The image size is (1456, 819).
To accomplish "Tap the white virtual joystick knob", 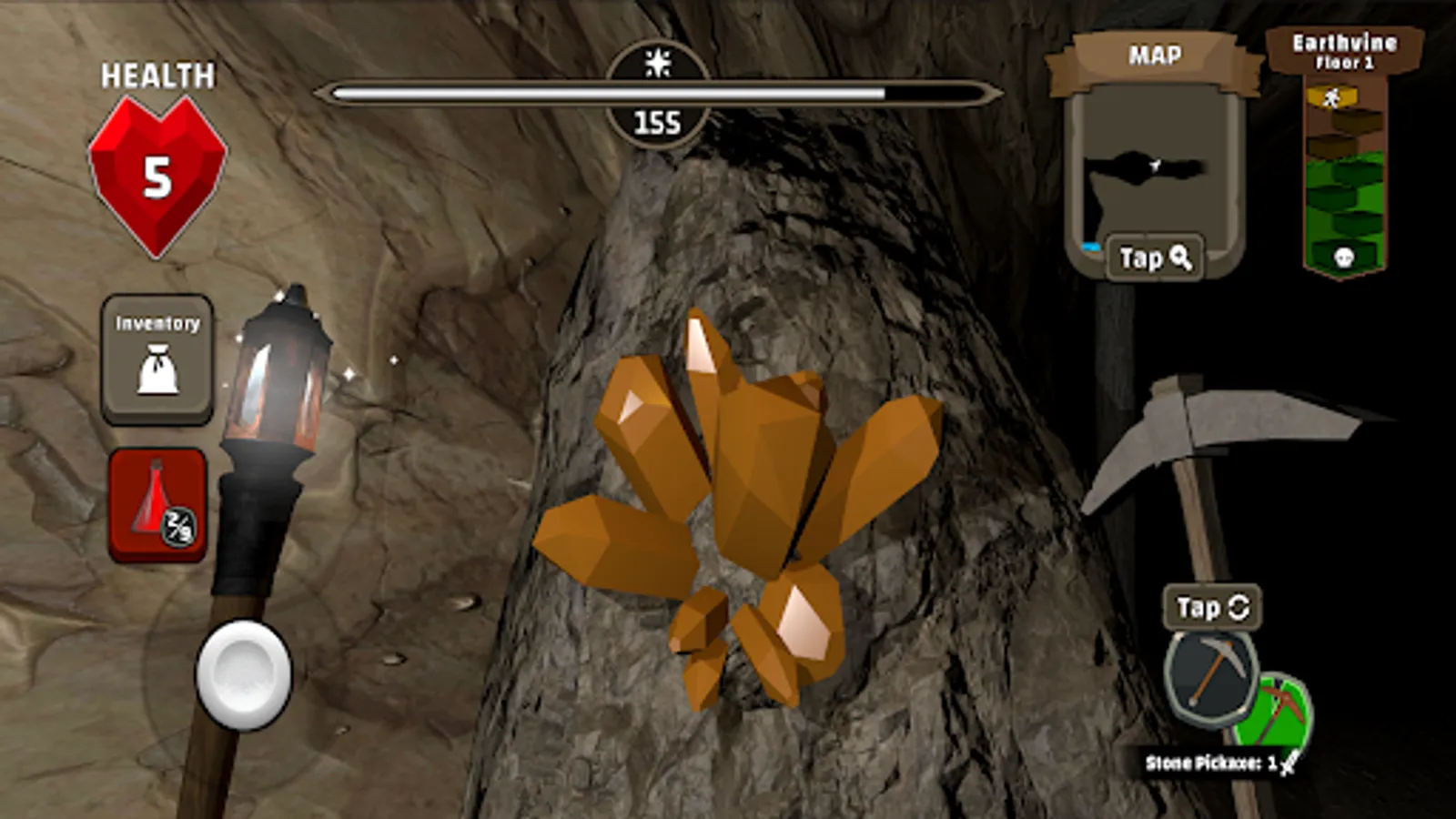I will (x=243, y=674).
